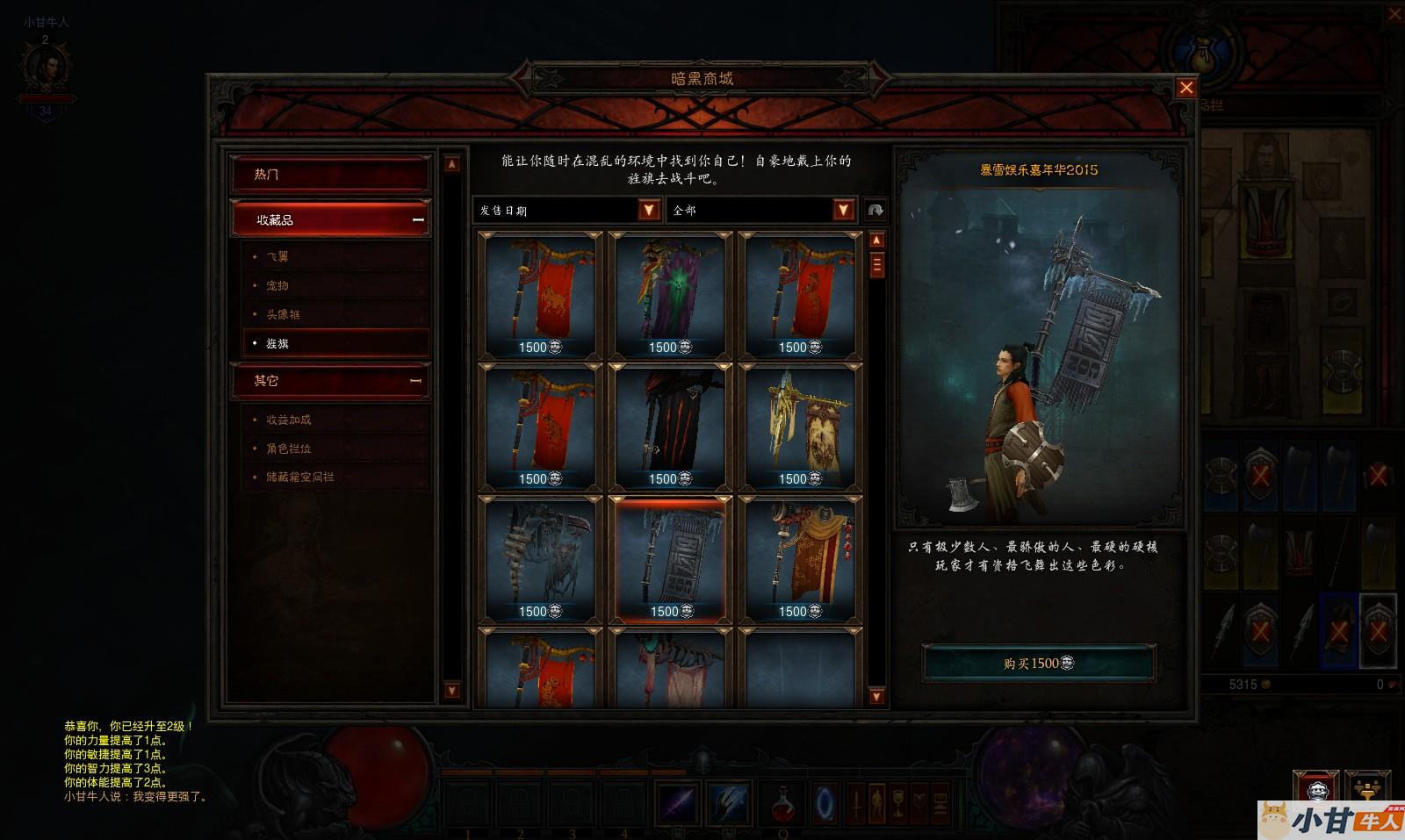Click the reset filters arrow button
This screenshot has width=1405, height=840.
coord(875,210)
